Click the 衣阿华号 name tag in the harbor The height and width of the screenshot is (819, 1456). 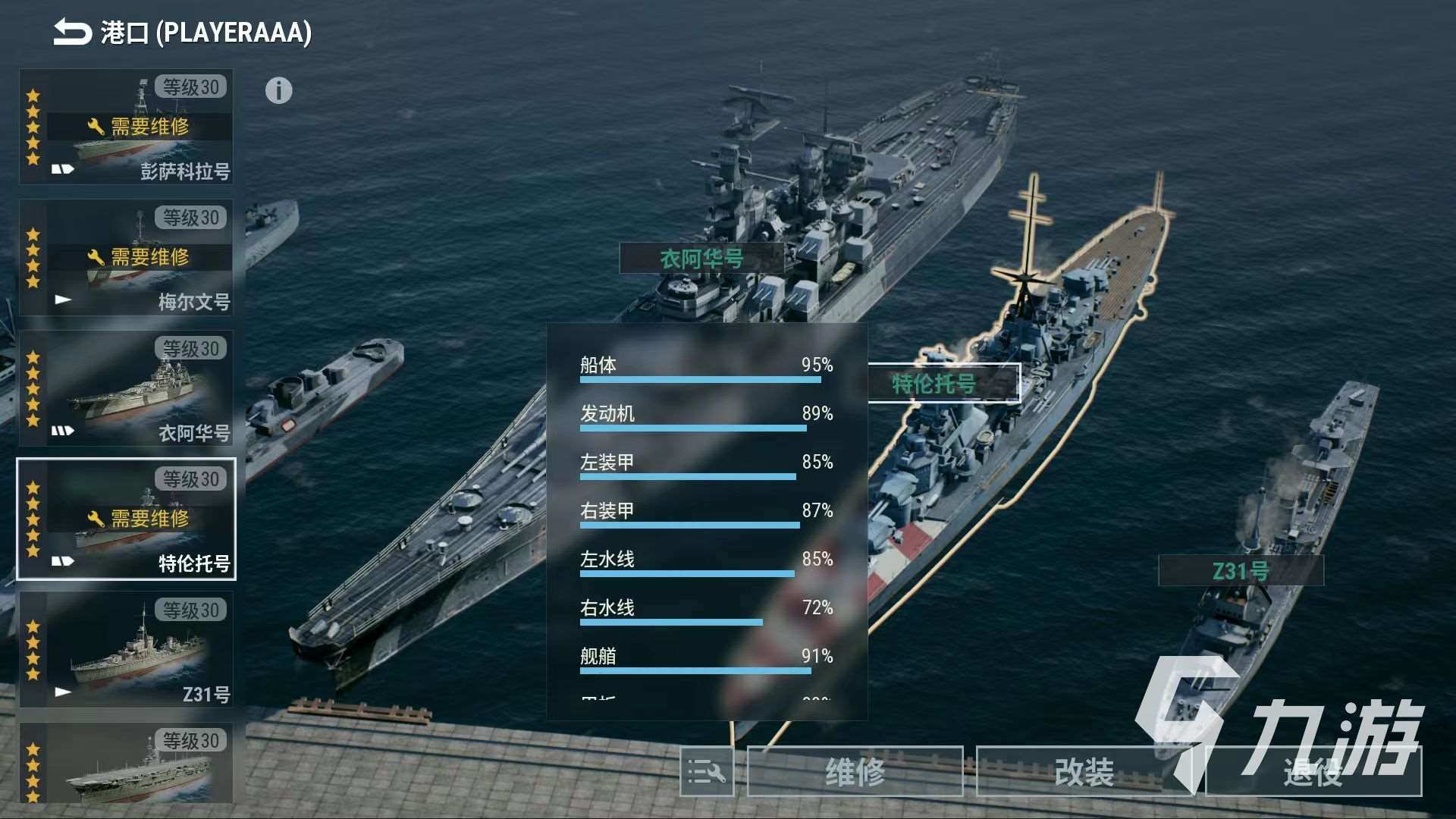[701, 259]
